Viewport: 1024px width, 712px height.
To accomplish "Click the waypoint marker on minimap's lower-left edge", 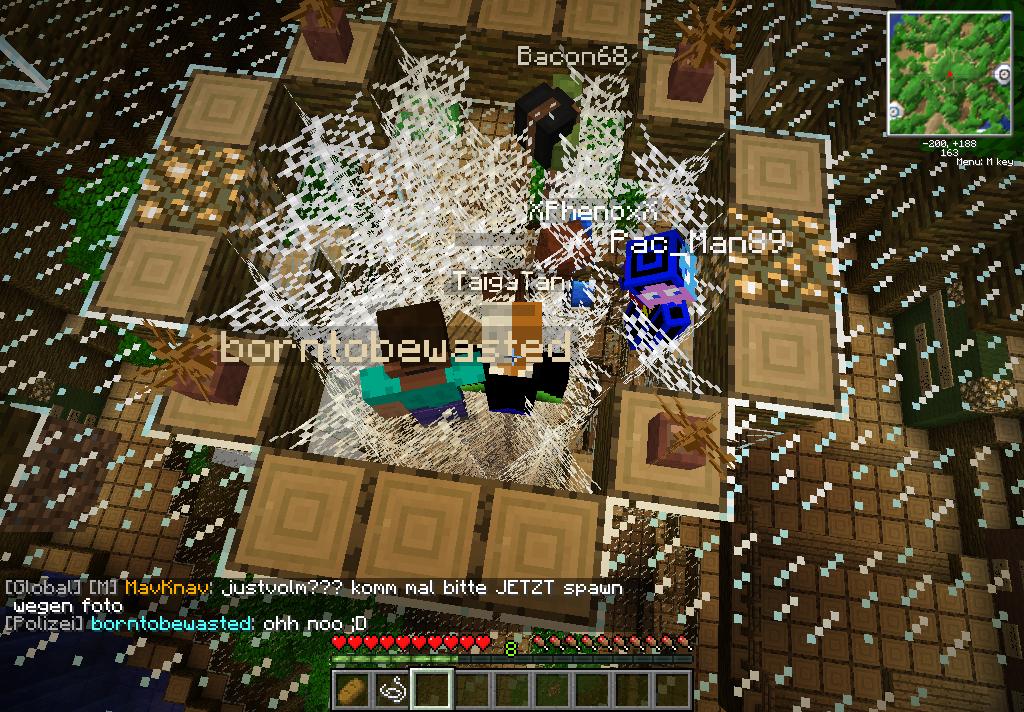I will [x=896, y=110].
